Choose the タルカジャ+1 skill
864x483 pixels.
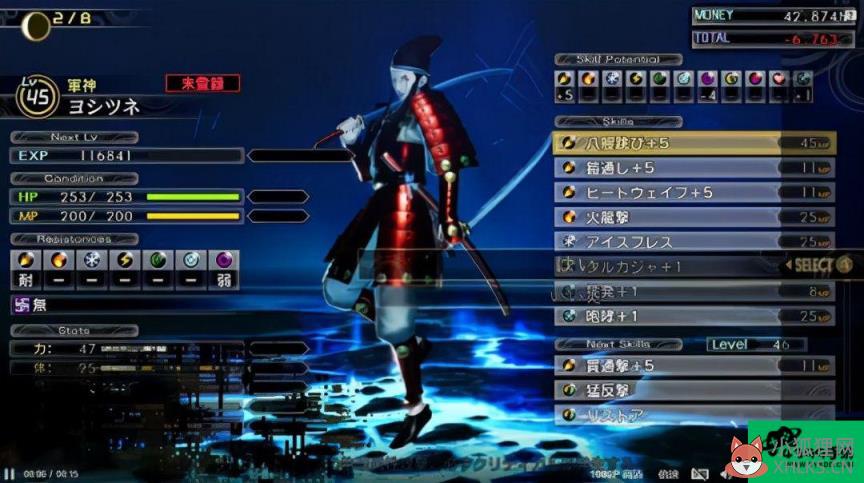pyautogui.click(x=660, y=266)
